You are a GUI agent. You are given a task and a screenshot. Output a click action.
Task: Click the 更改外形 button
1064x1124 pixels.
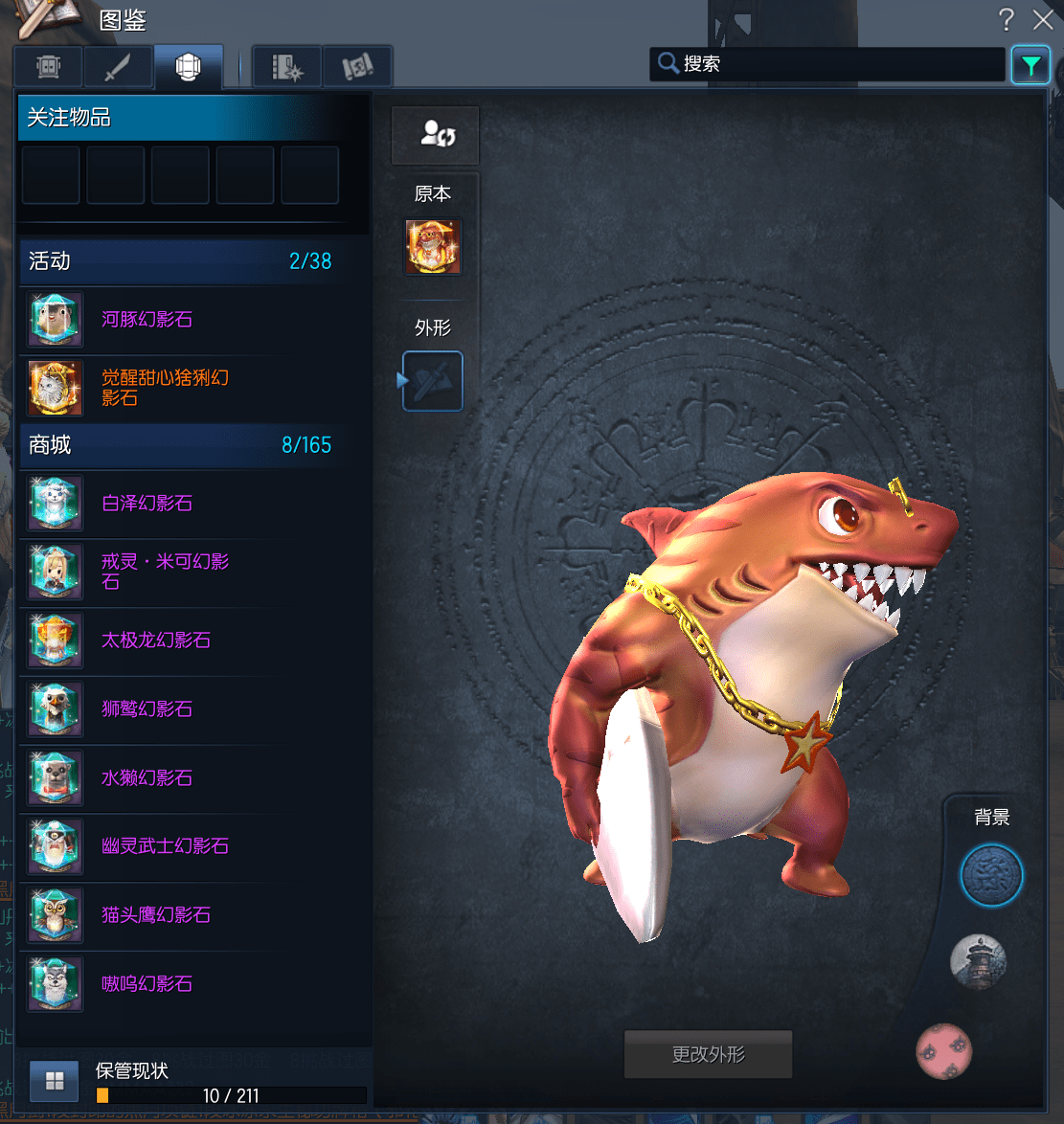coord(708,1055)
